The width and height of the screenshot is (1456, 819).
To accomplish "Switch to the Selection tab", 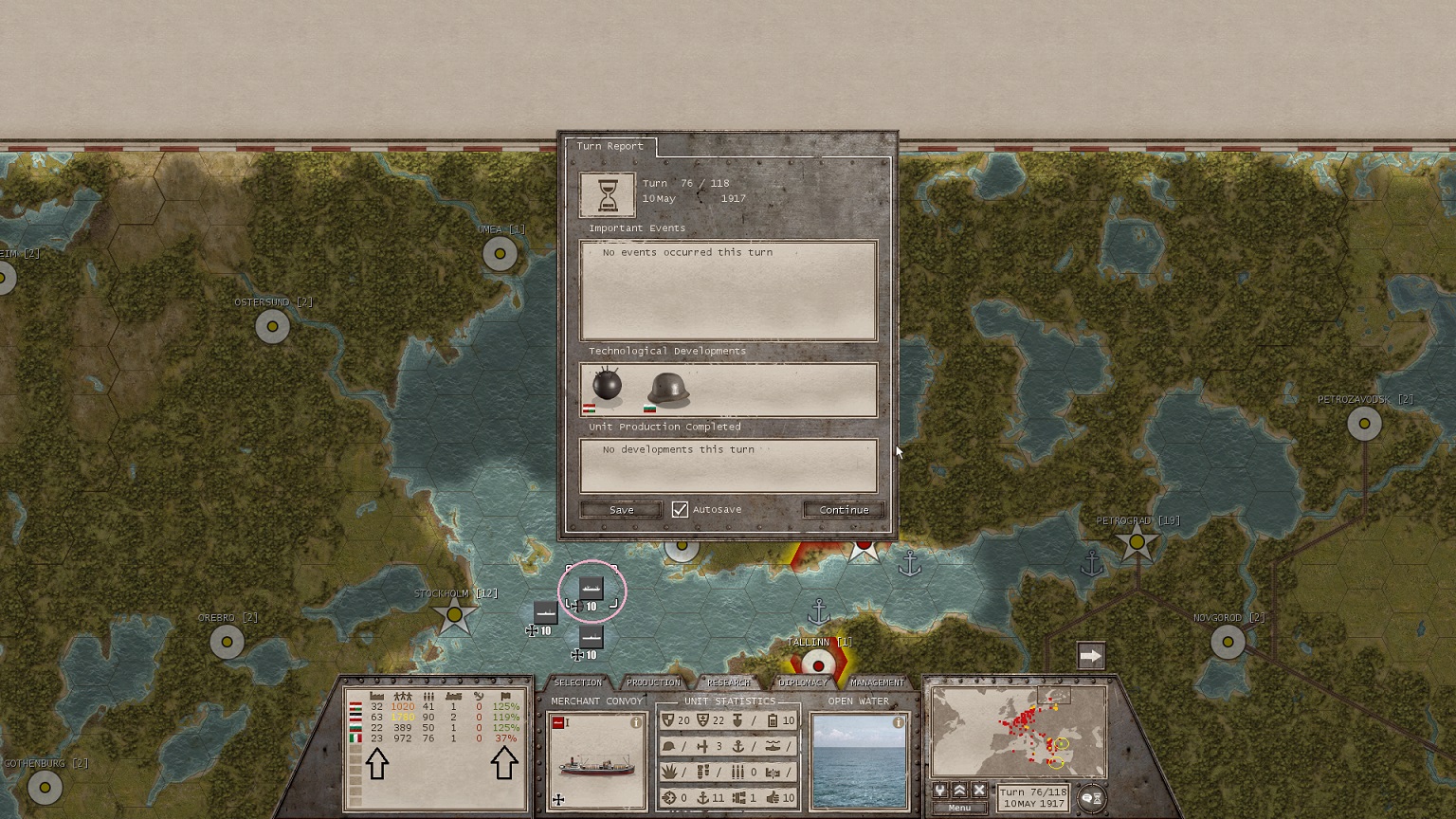I will pos(577,682).
